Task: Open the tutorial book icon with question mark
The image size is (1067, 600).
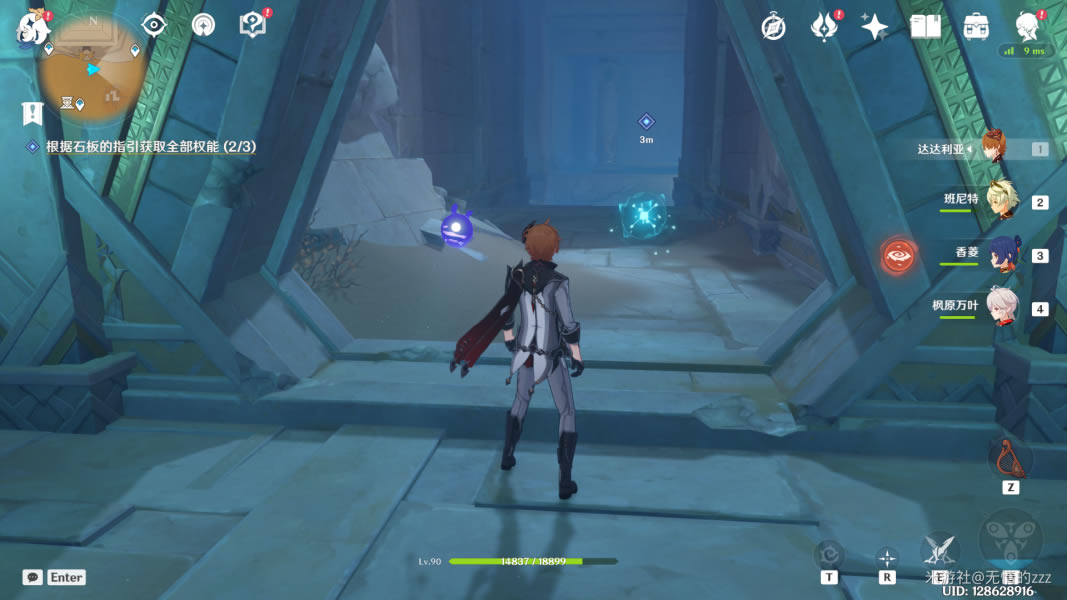Action: (253, 25)
